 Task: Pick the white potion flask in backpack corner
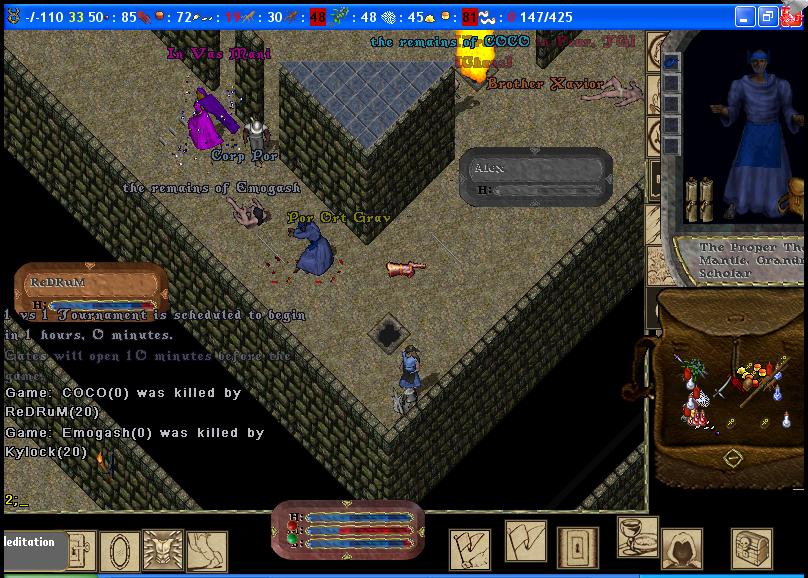coord(787,420)
